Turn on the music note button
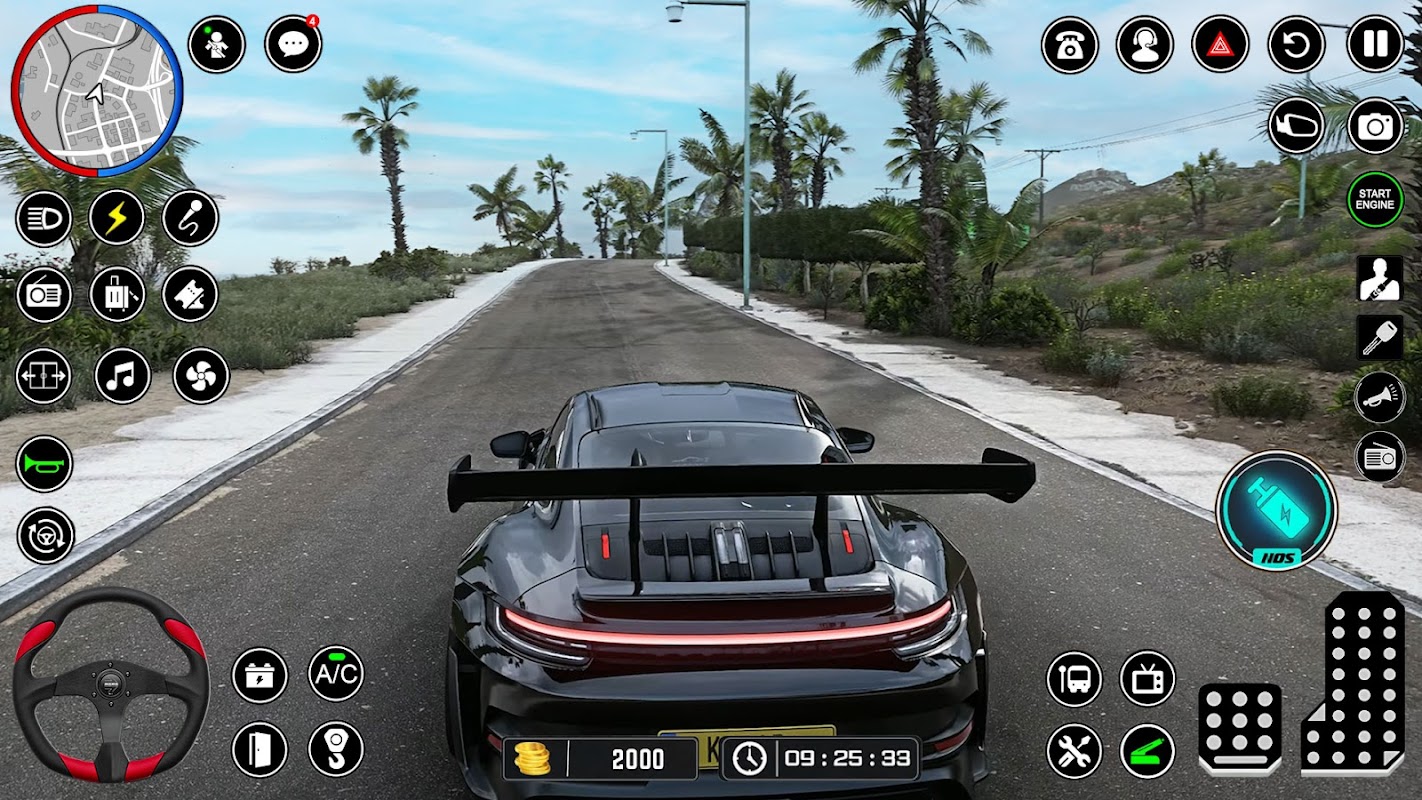 click(x=122, y=376)
